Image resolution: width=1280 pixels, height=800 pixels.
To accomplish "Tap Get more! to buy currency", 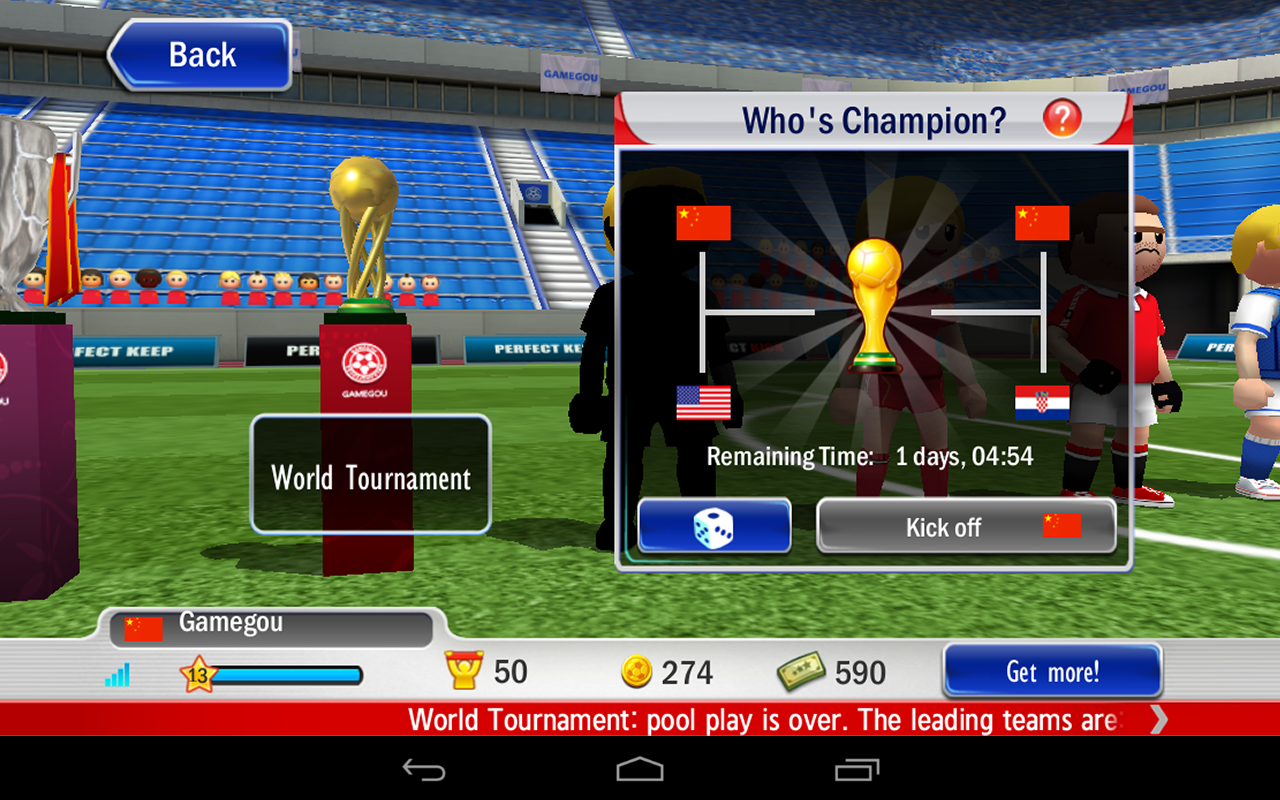I will point(1051,671).
